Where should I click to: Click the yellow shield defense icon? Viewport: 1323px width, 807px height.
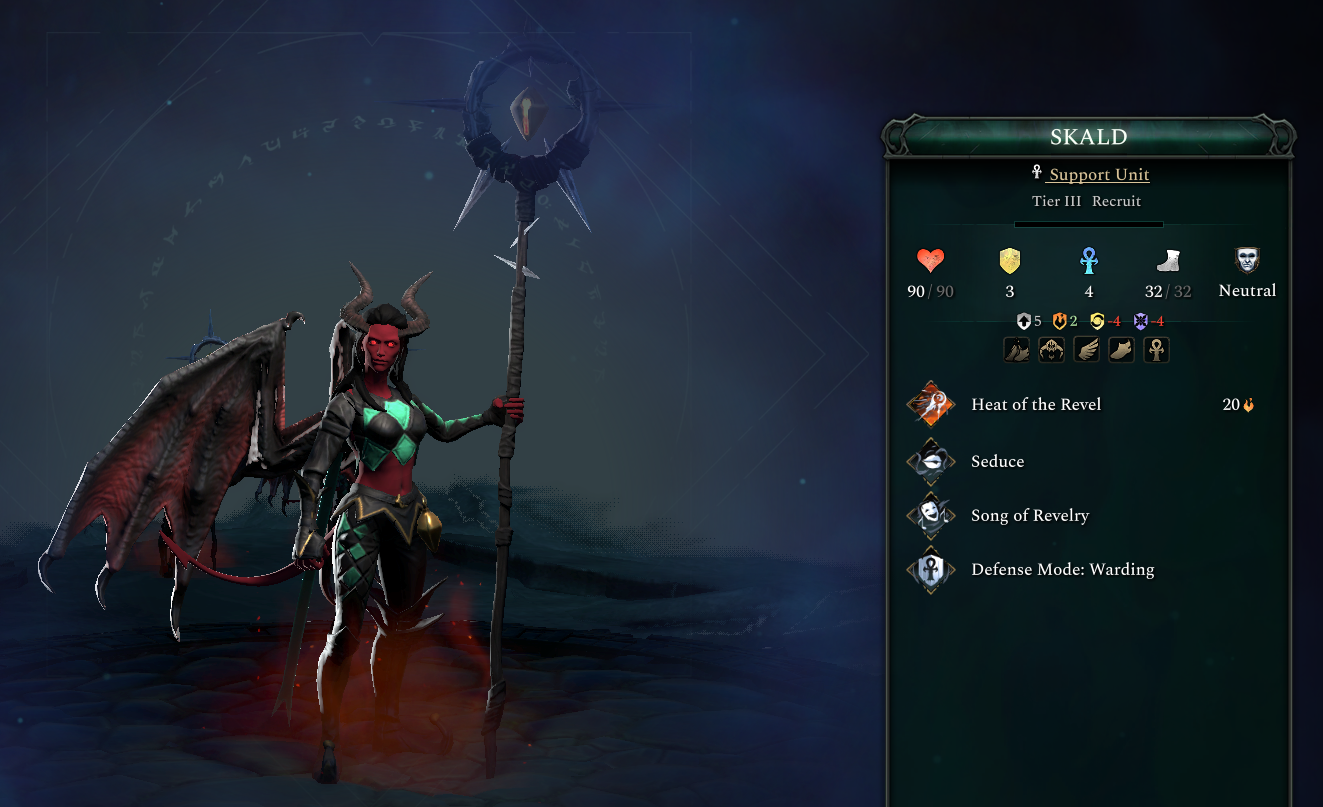(x=1010, y=262)
